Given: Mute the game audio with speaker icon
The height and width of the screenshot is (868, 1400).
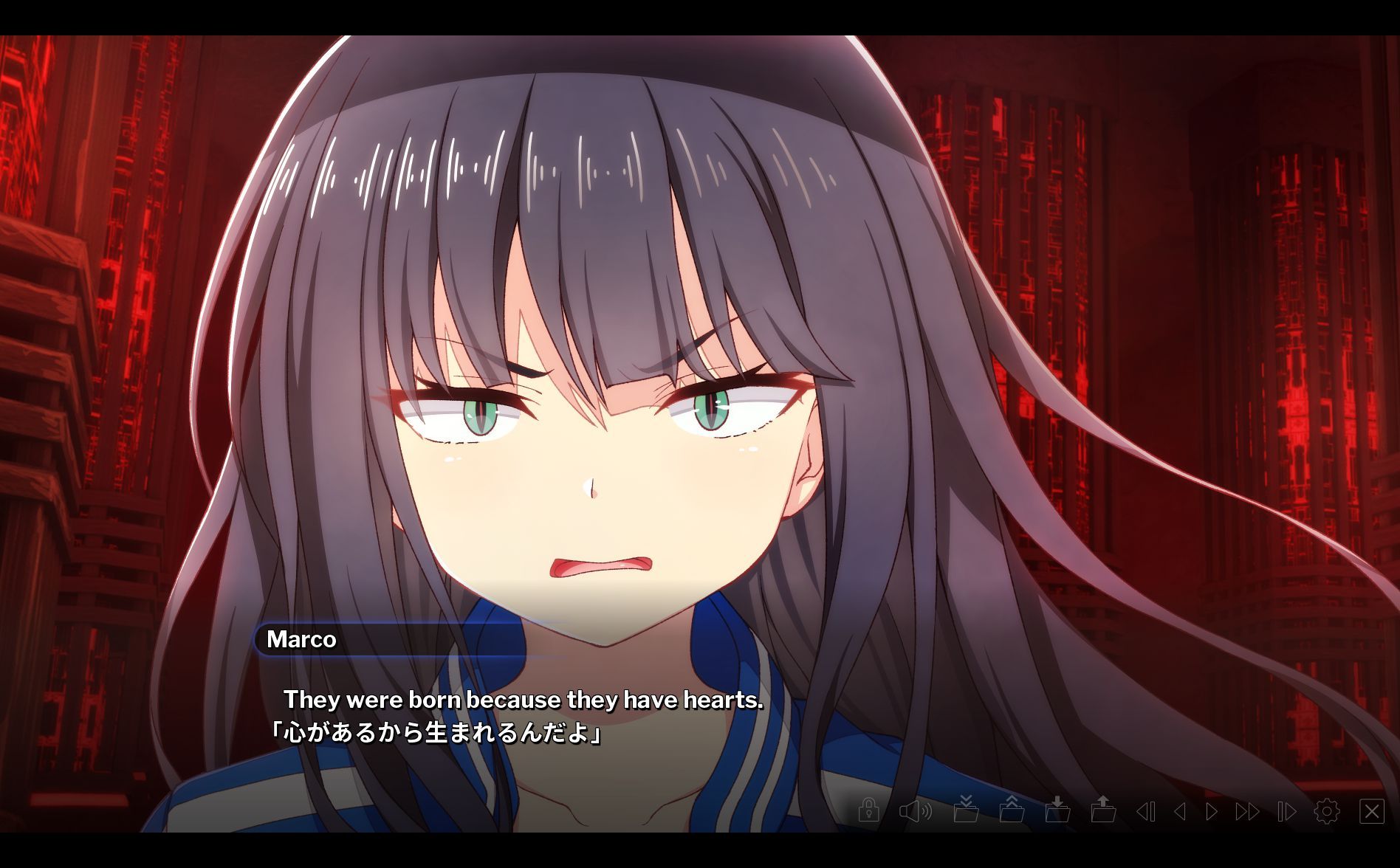Looking at the screenshot, I should (x=914, y=815).
